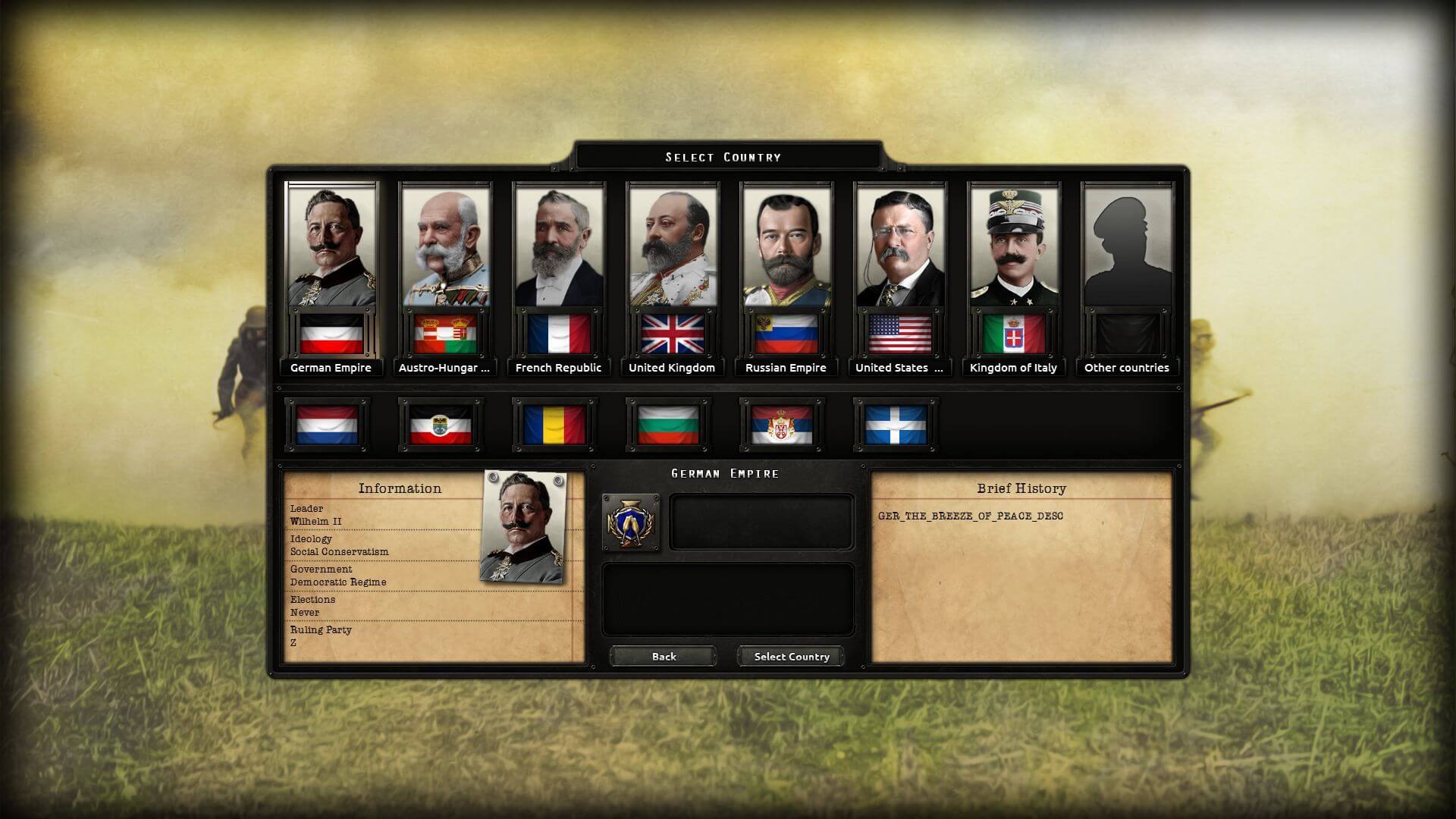This screenshot has width=1456, height=819.
Task: Click the Back button
Action: click(x=664, y=657)
